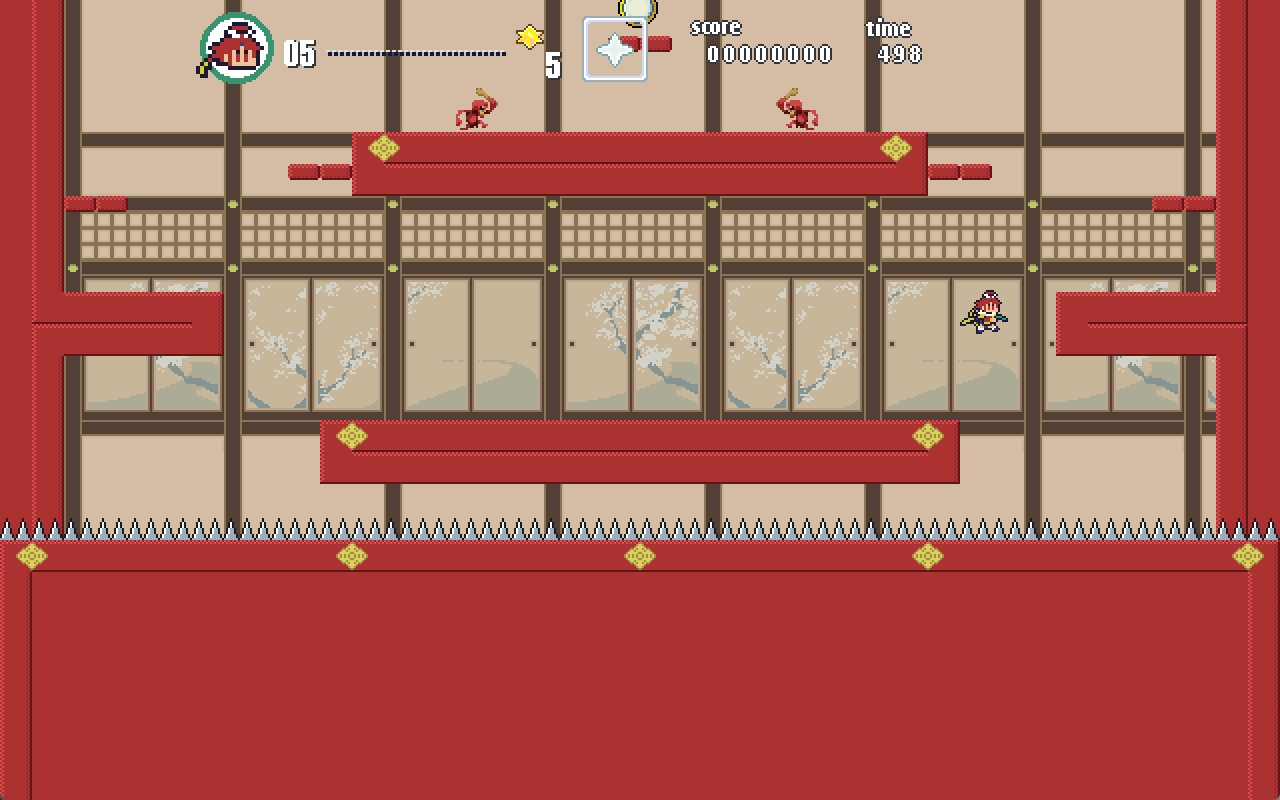Click the red-haired character portrait
The width and height of the screenshot is (1280, 800).
237,48
